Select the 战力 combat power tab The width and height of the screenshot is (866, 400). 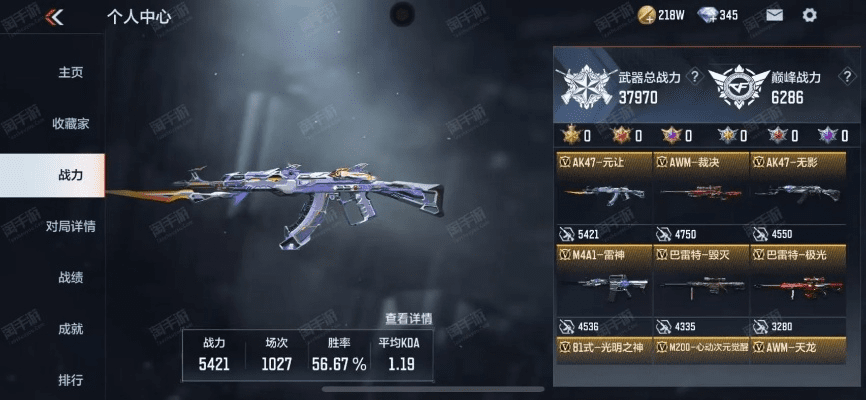coord(70,175)
